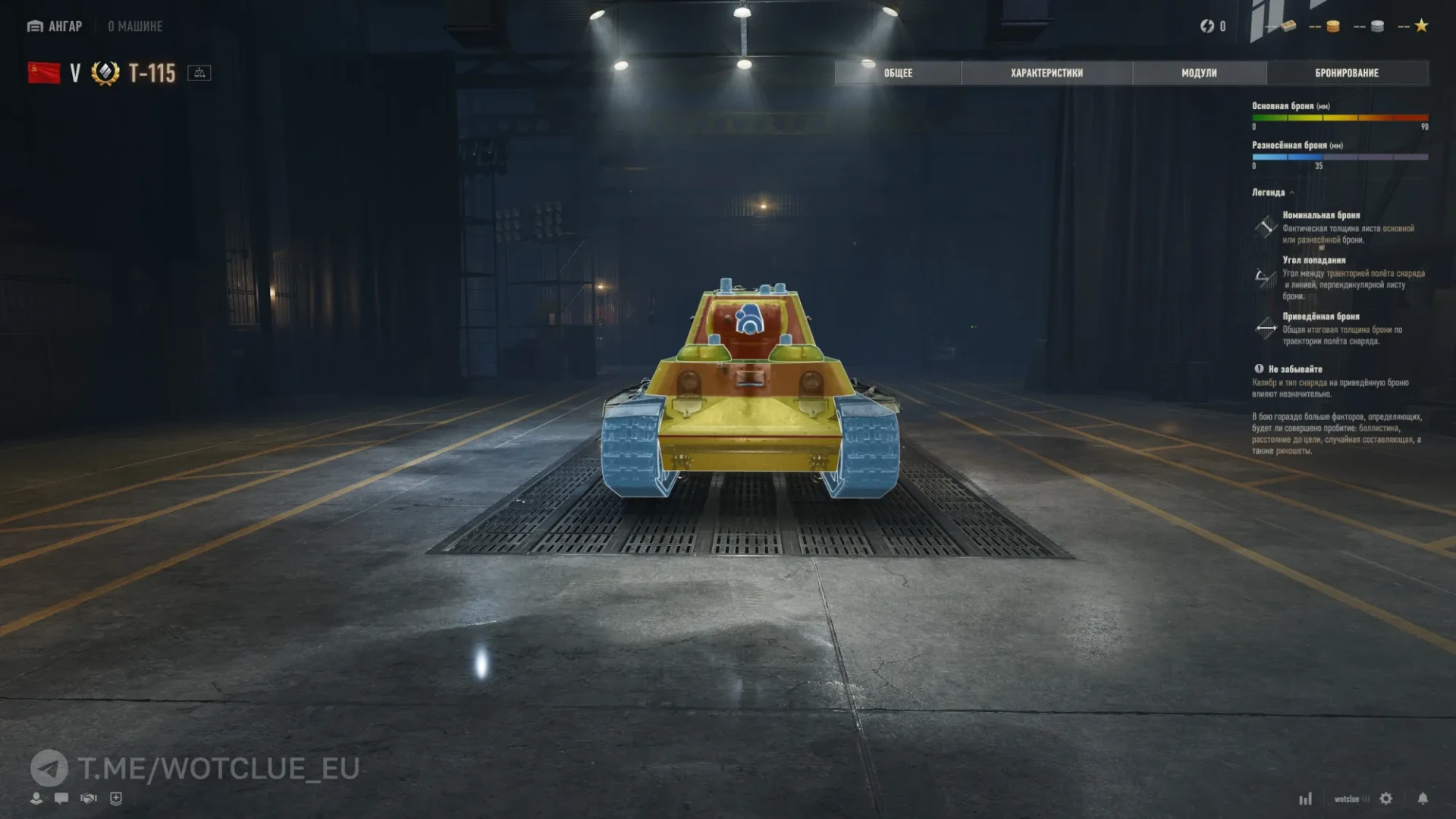Open the credits banknote icon

(x=1289, y=26)
